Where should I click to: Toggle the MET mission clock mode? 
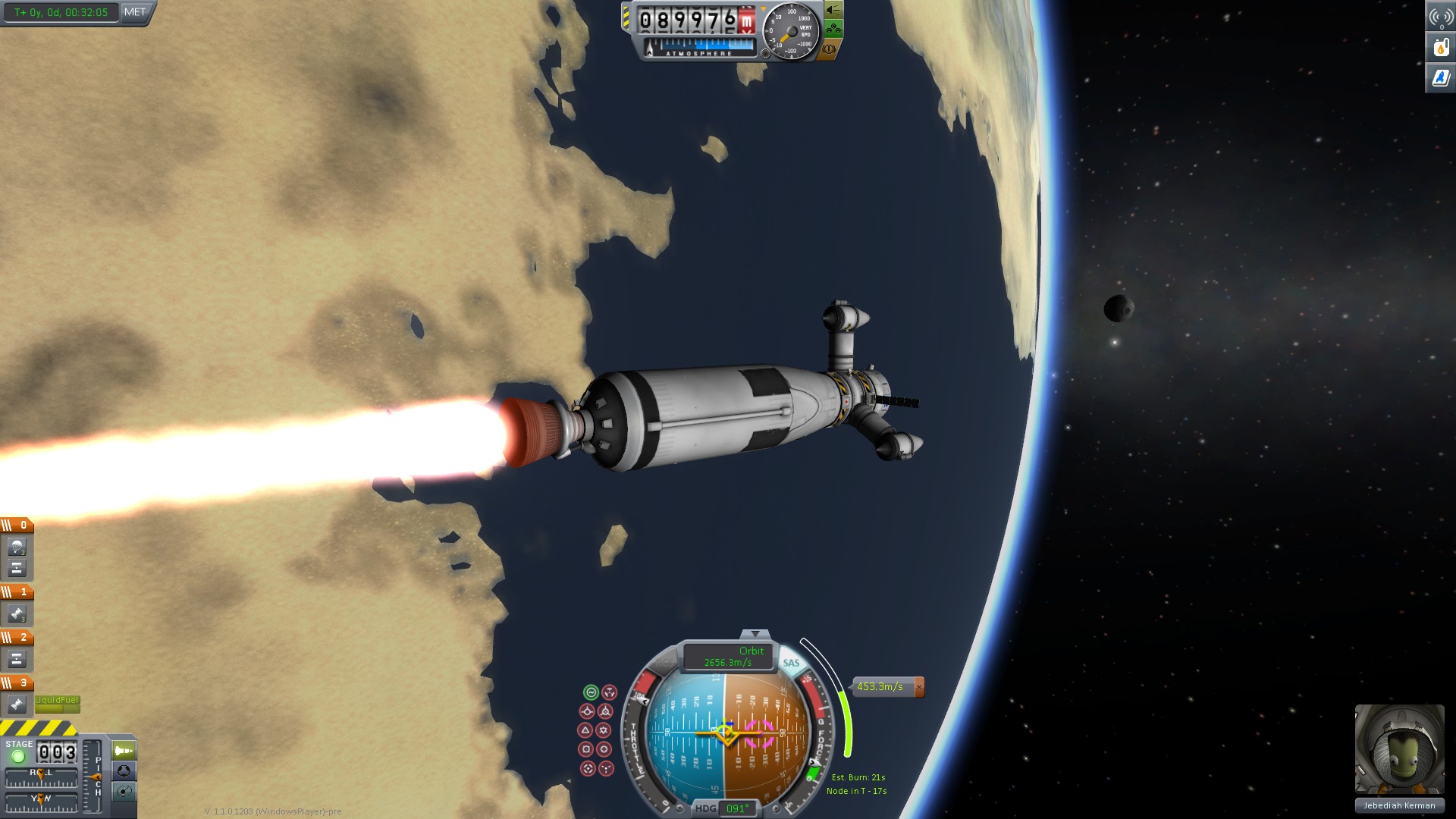[x=135, y=12]
